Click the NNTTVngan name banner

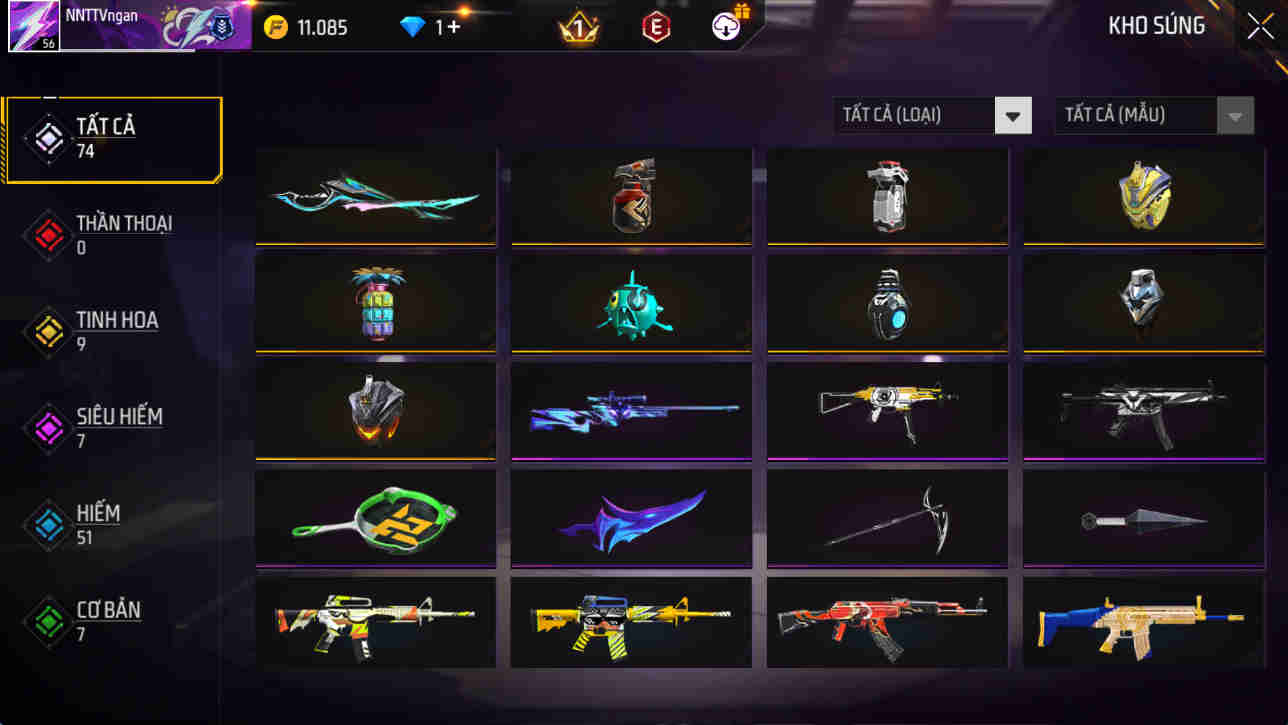(150, 24)
